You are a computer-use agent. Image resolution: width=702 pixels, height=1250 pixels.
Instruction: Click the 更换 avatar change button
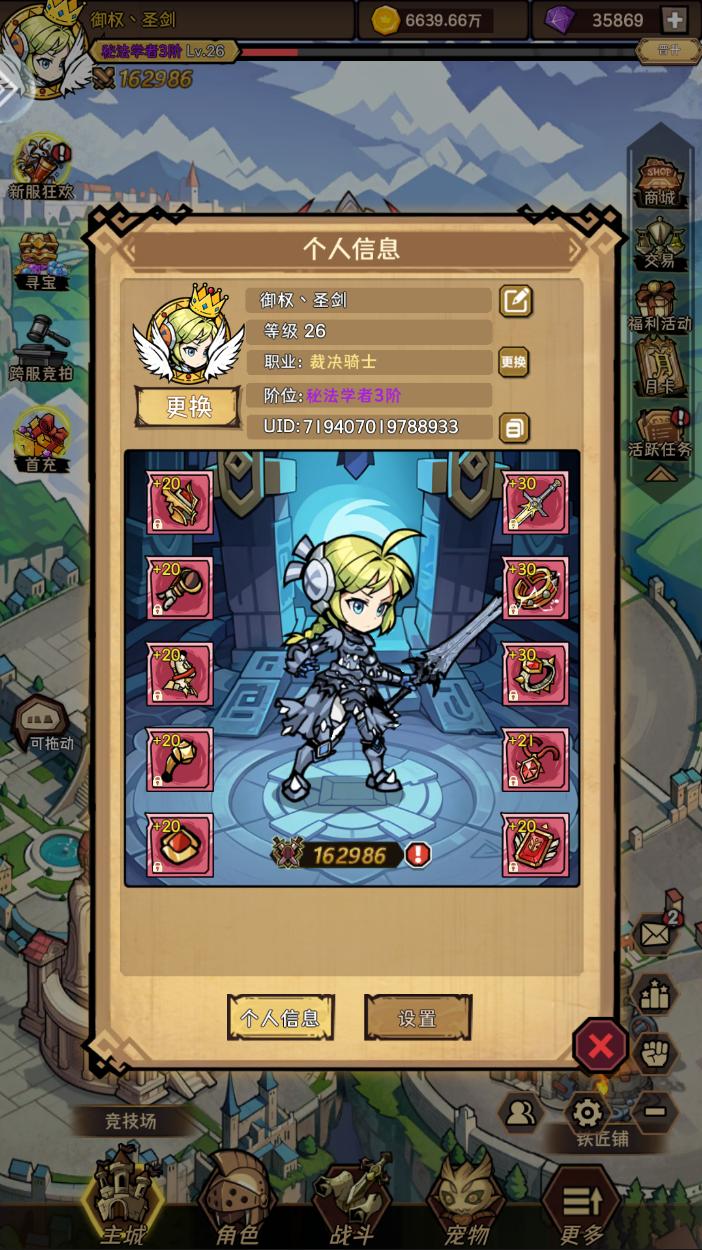click(x=188, y=407)
